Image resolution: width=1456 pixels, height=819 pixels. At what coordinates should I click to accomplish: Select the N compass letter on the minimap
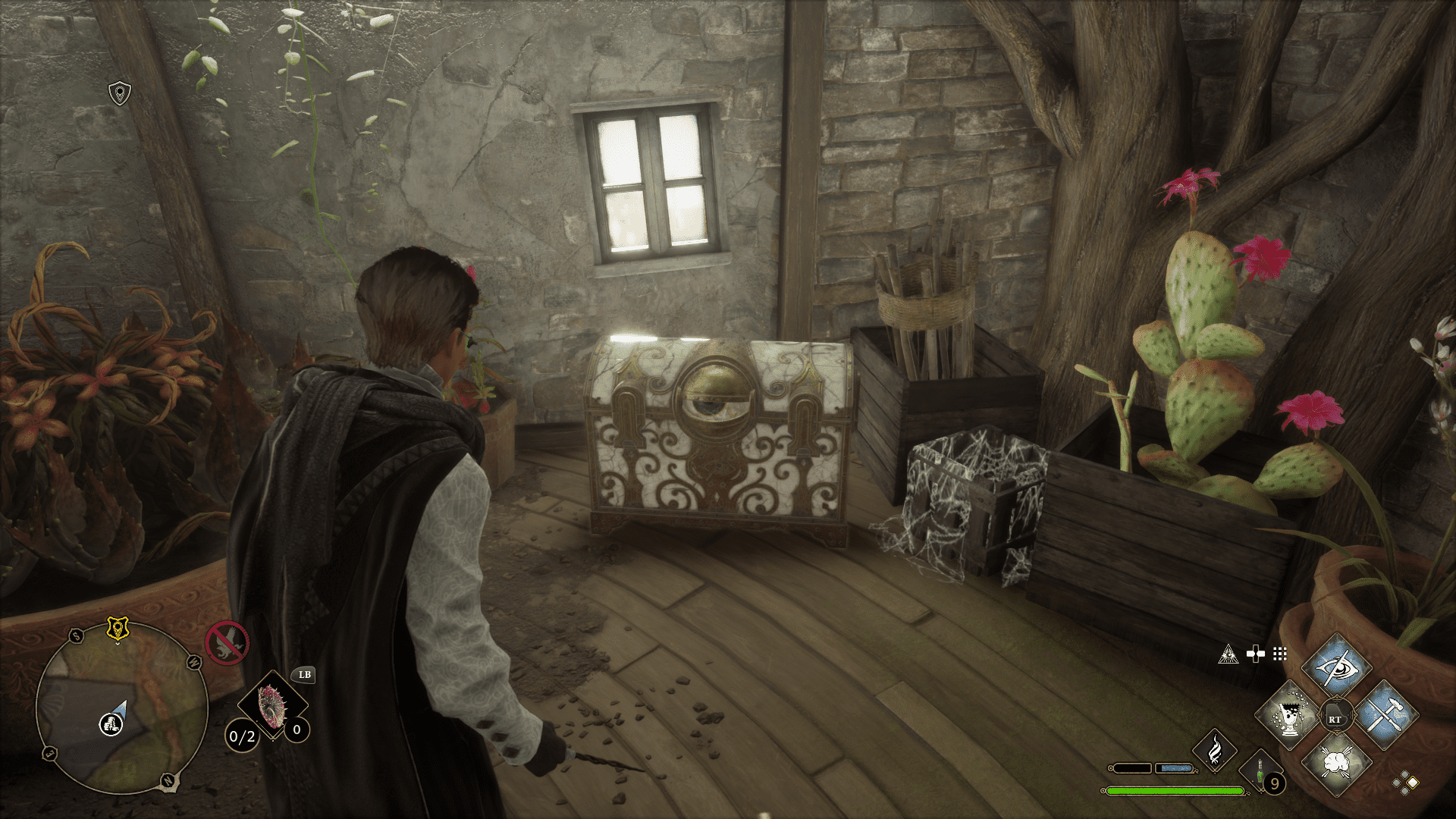[x=168, y=780]
